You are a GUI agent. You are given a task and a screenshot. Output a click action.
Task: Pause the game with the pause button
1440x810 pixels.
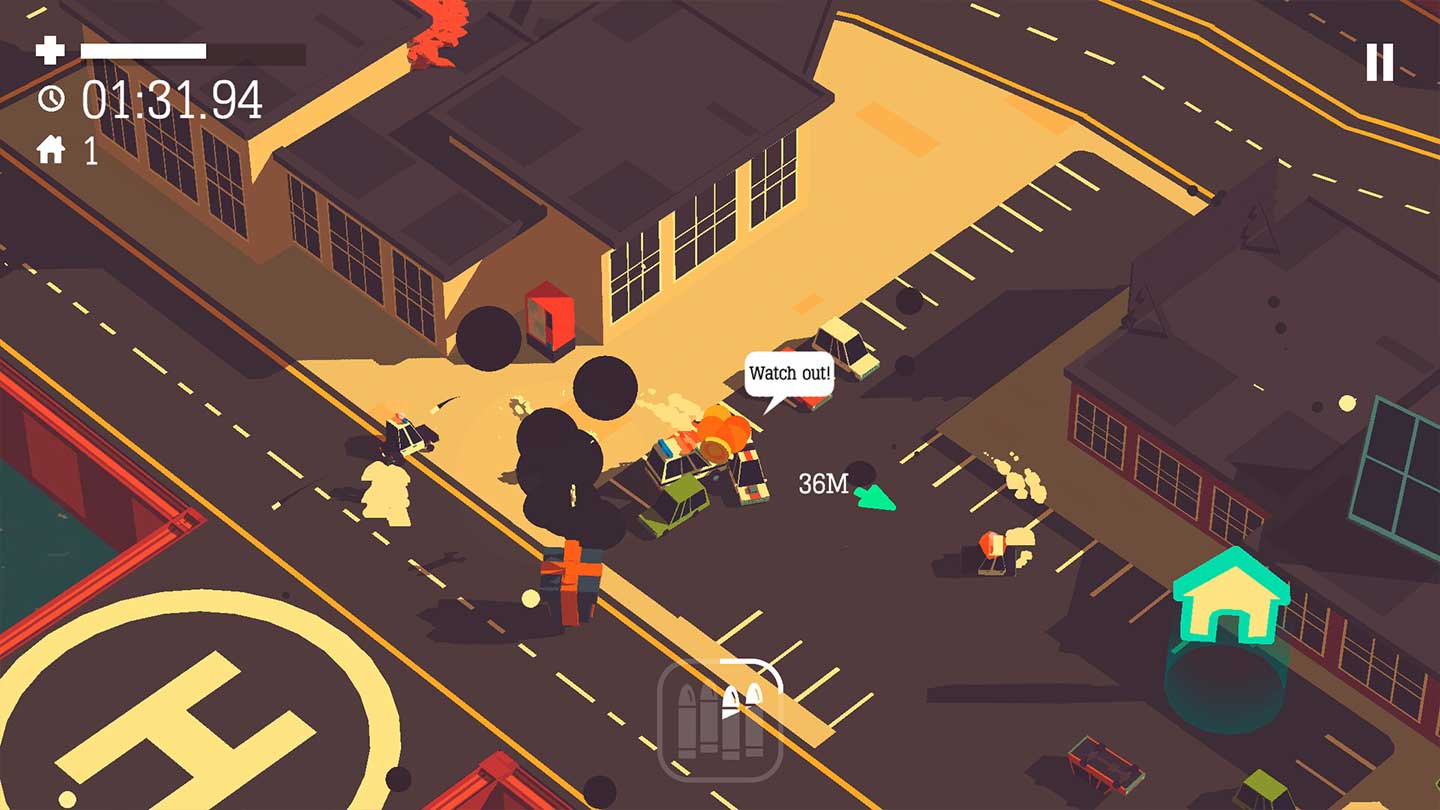point(1380,62)
